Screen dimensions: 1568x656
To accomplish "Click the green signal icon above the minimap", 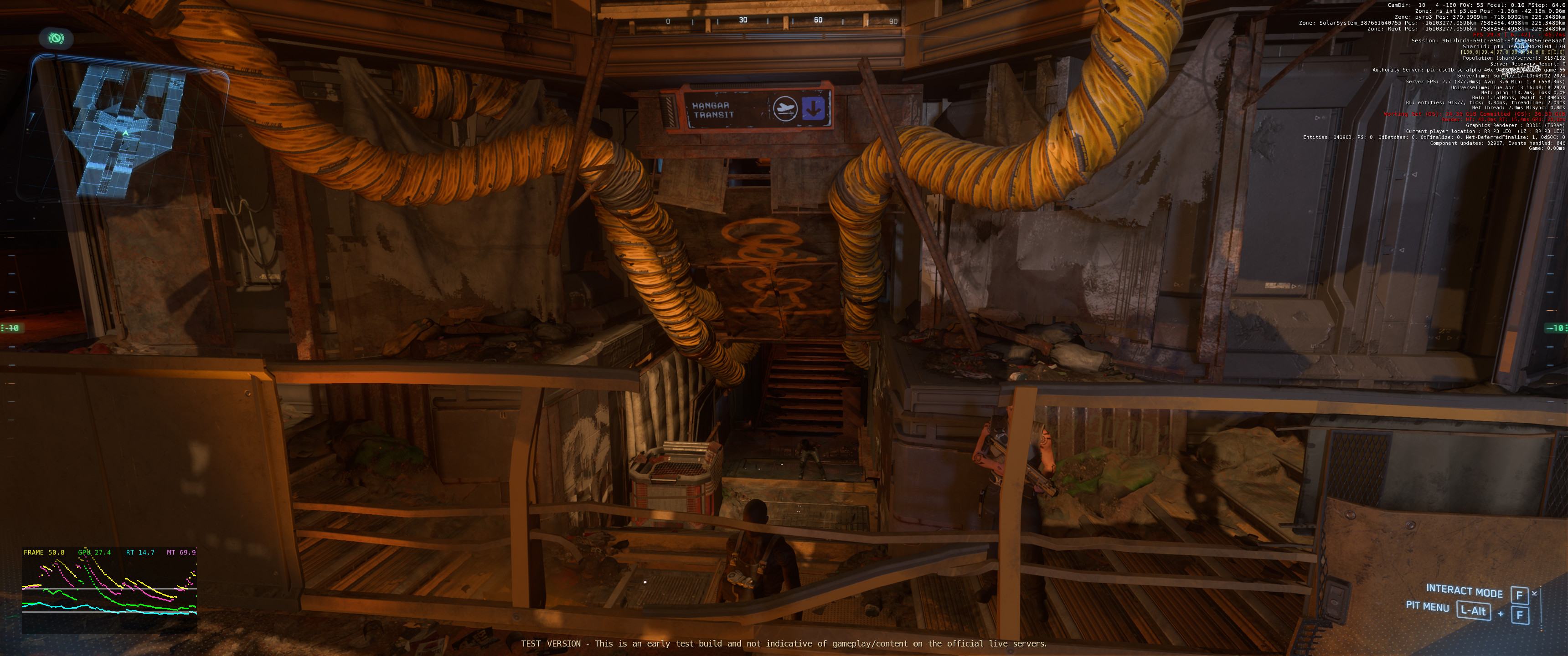I will 56,39.
